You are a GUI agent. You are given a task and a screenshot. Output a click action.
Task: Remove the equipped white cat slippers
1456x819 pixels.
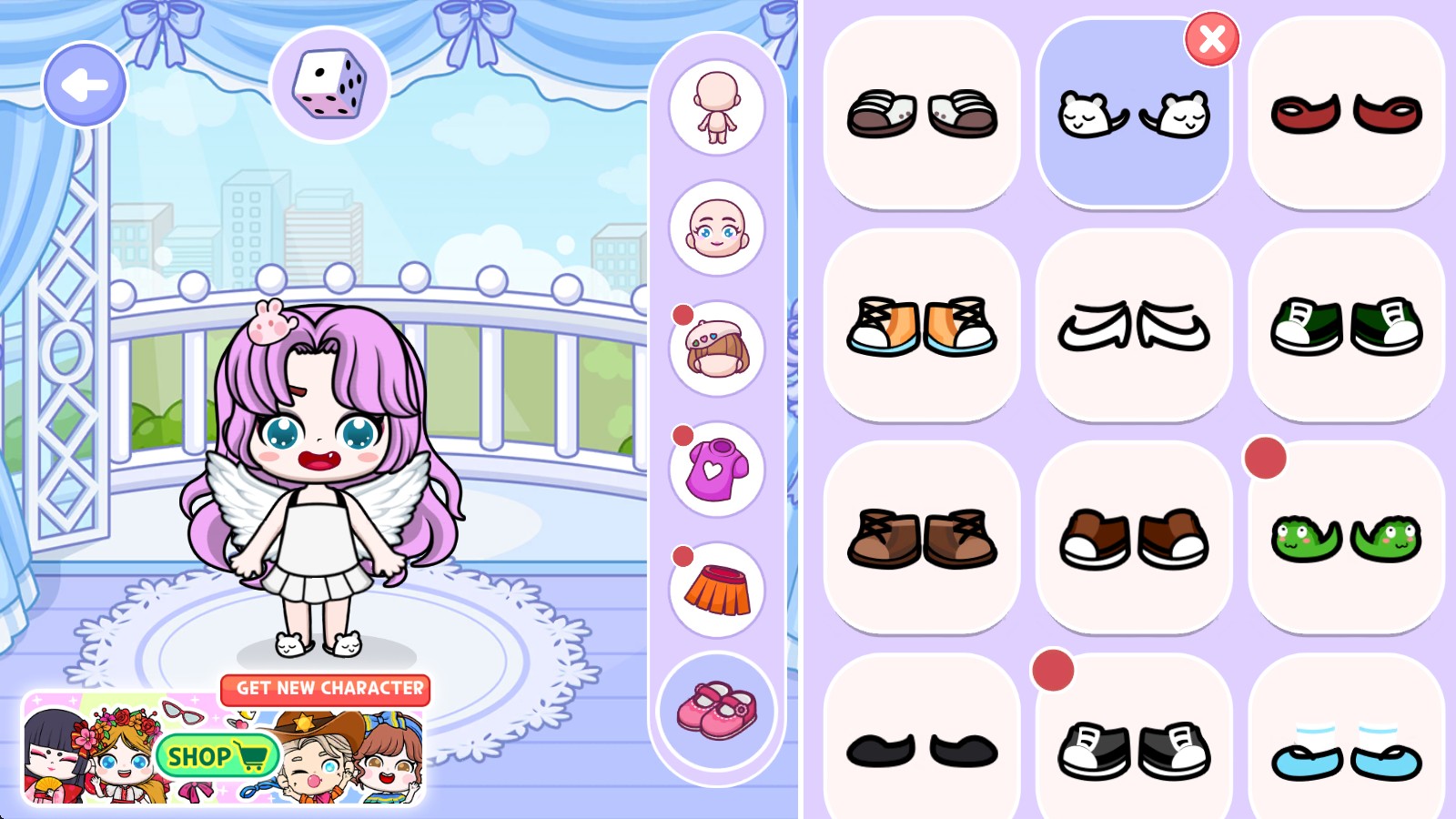coord(1211,39)
